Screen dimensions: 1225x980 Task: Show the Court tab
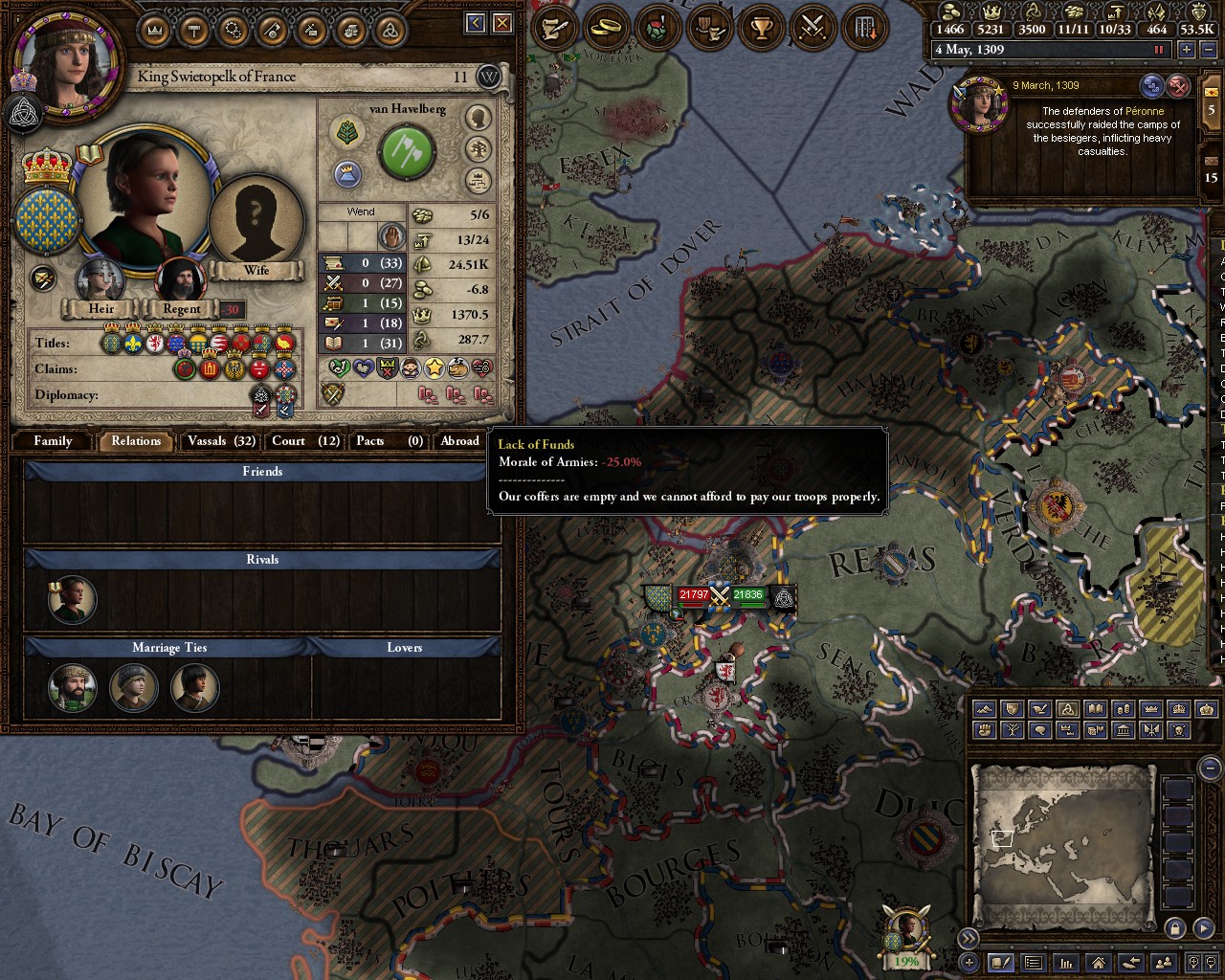[x=305, y=441]
